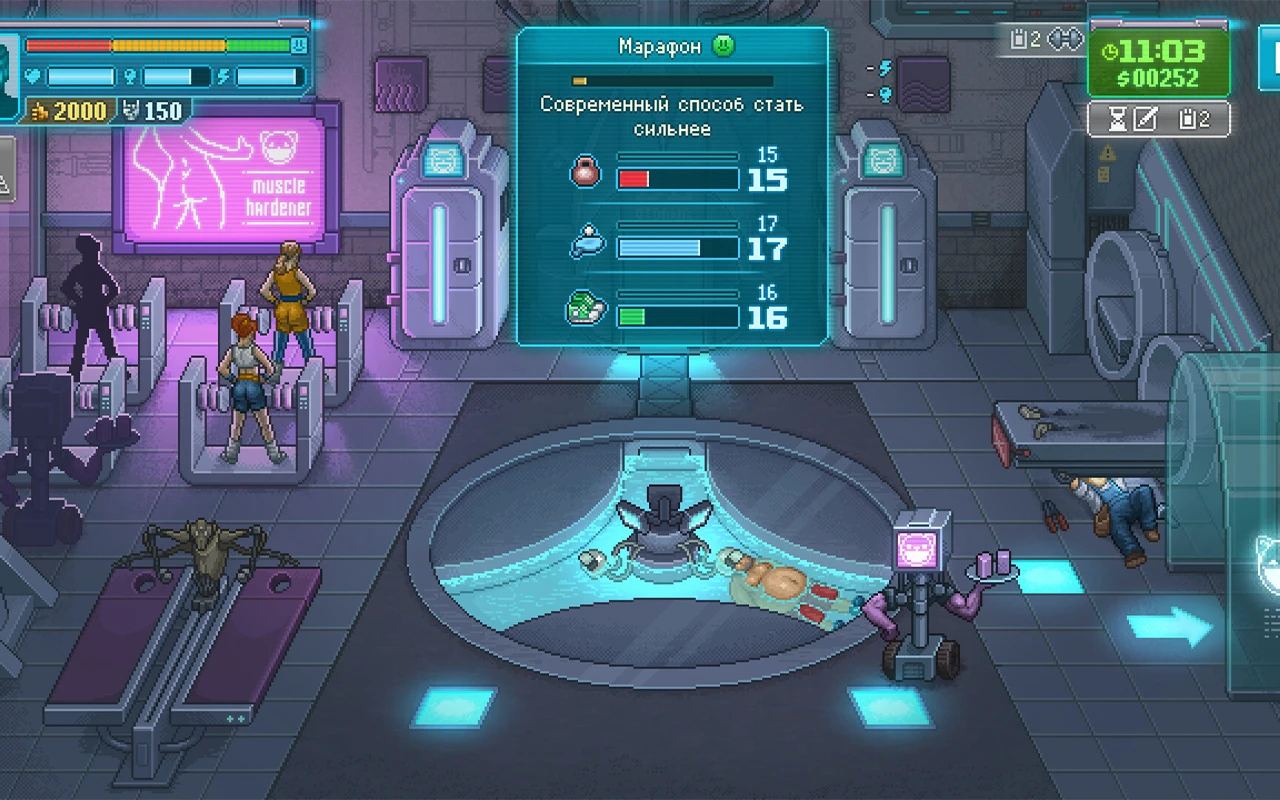Click the mood smiley on the status bar

[x=298, y=45]
